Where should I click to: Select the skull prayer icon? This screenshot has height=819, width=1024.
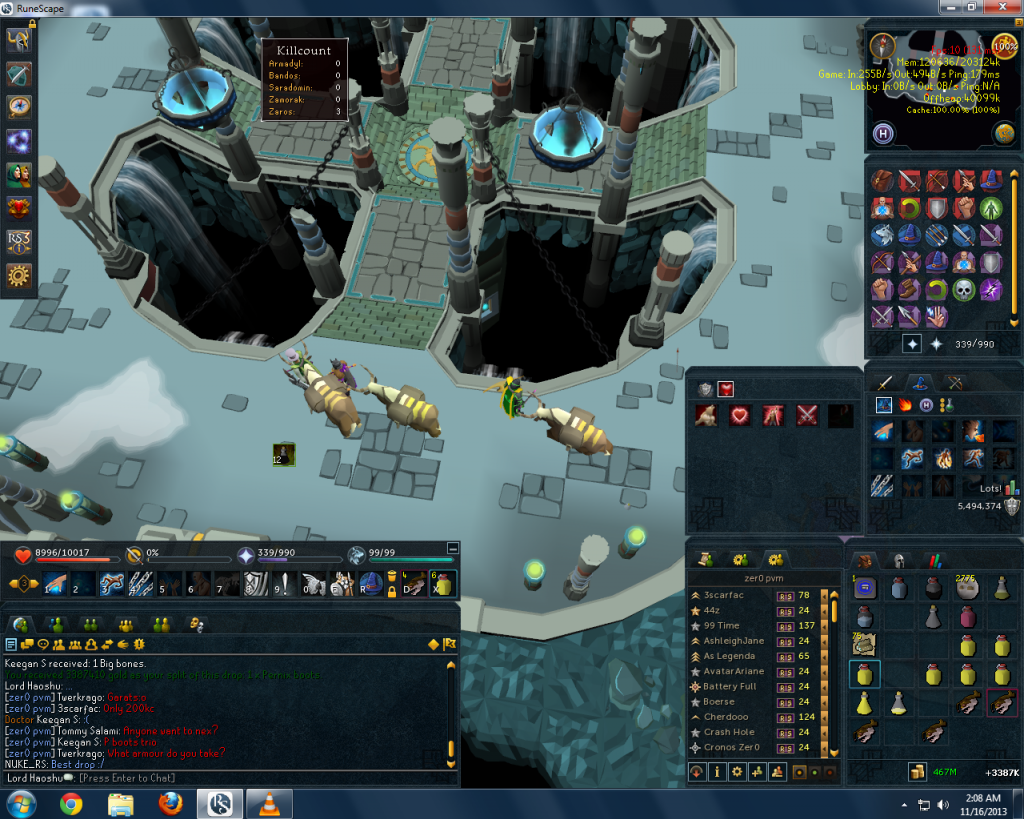(x=963, y=290)
